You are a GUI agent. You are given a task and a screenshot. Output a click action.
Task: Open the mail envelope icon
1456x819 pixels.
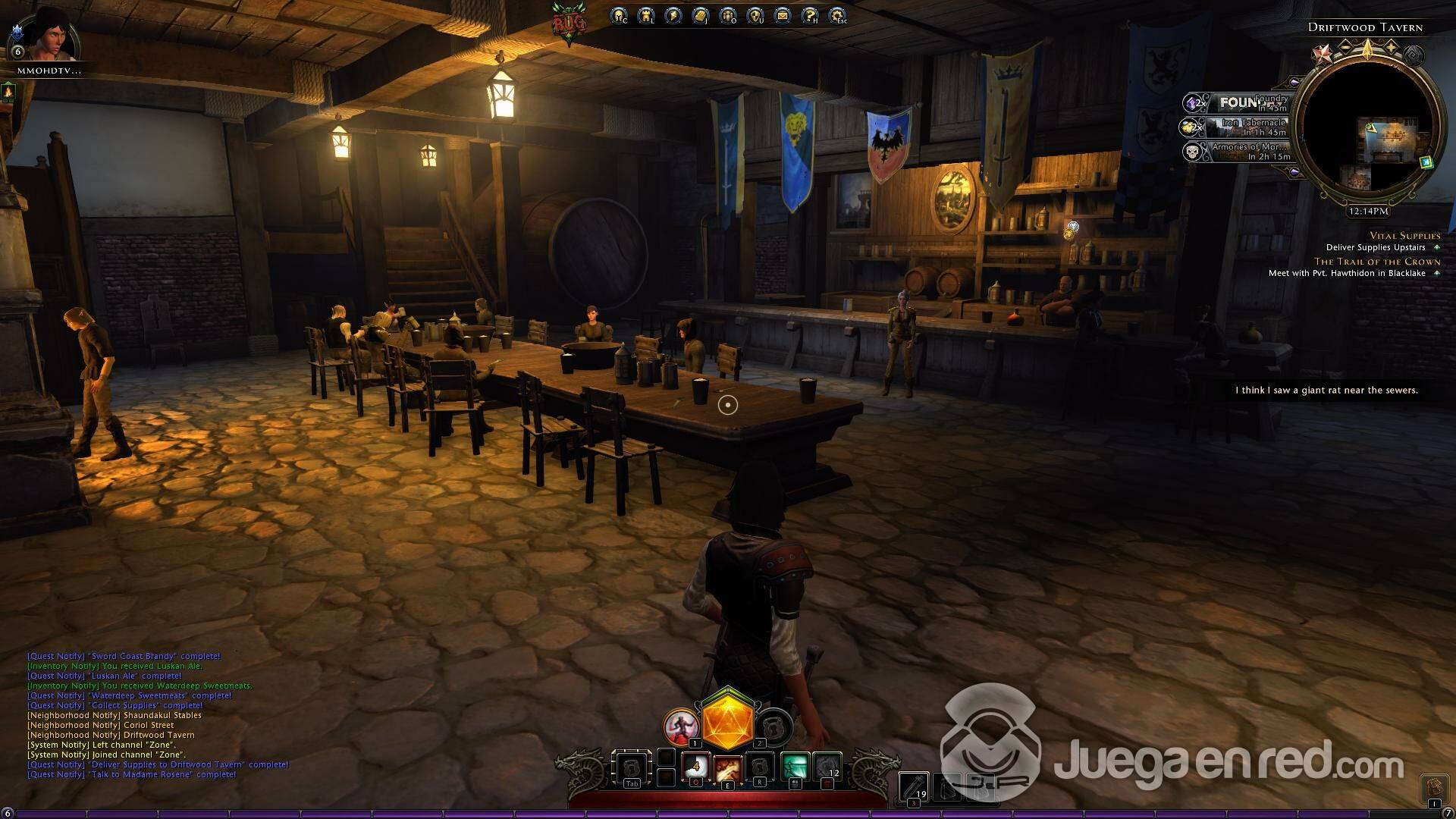782,15
